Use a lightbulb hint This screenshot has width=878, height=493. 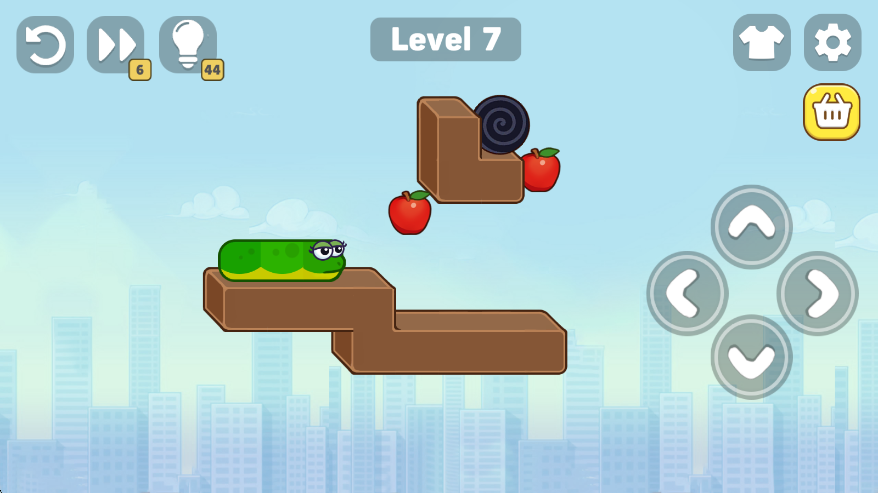click(x=188, y=44)
